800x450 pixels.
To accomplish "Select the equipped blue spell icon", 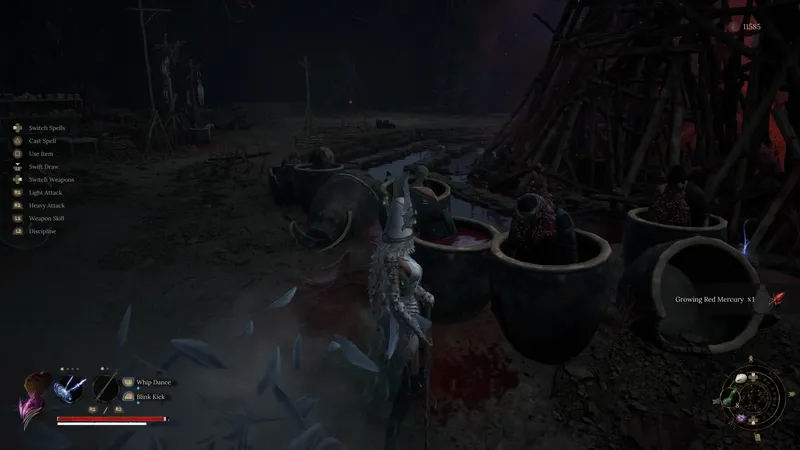I will [x=70, y=387].
